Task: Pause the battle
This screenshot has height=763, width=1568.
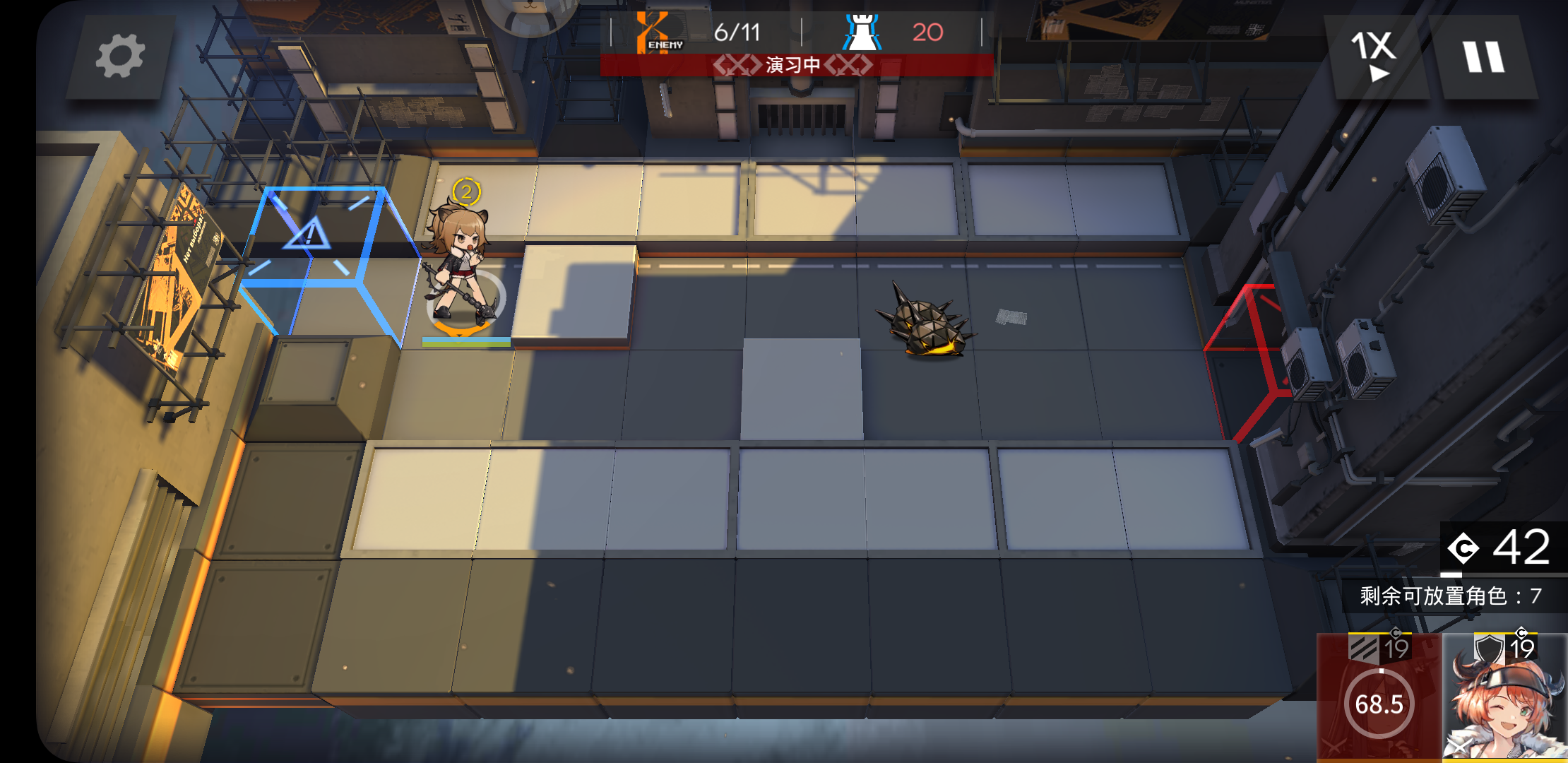Action: coord(1483,57)
